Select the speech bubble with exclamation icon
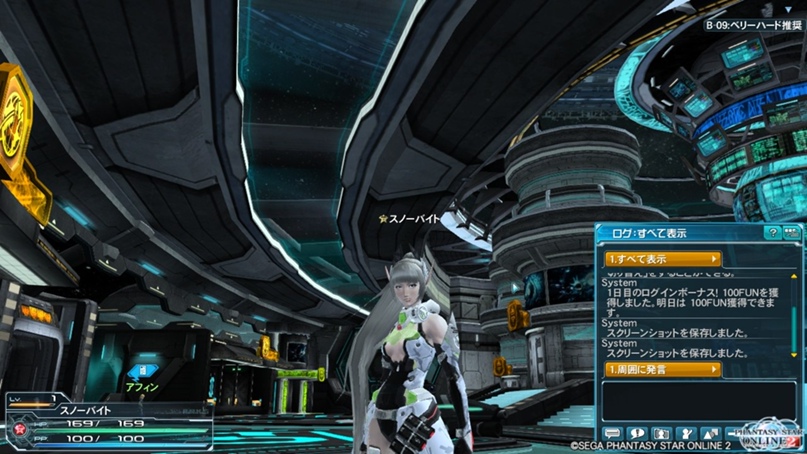This screenshot has width=807, height=454. click(636, 433)
